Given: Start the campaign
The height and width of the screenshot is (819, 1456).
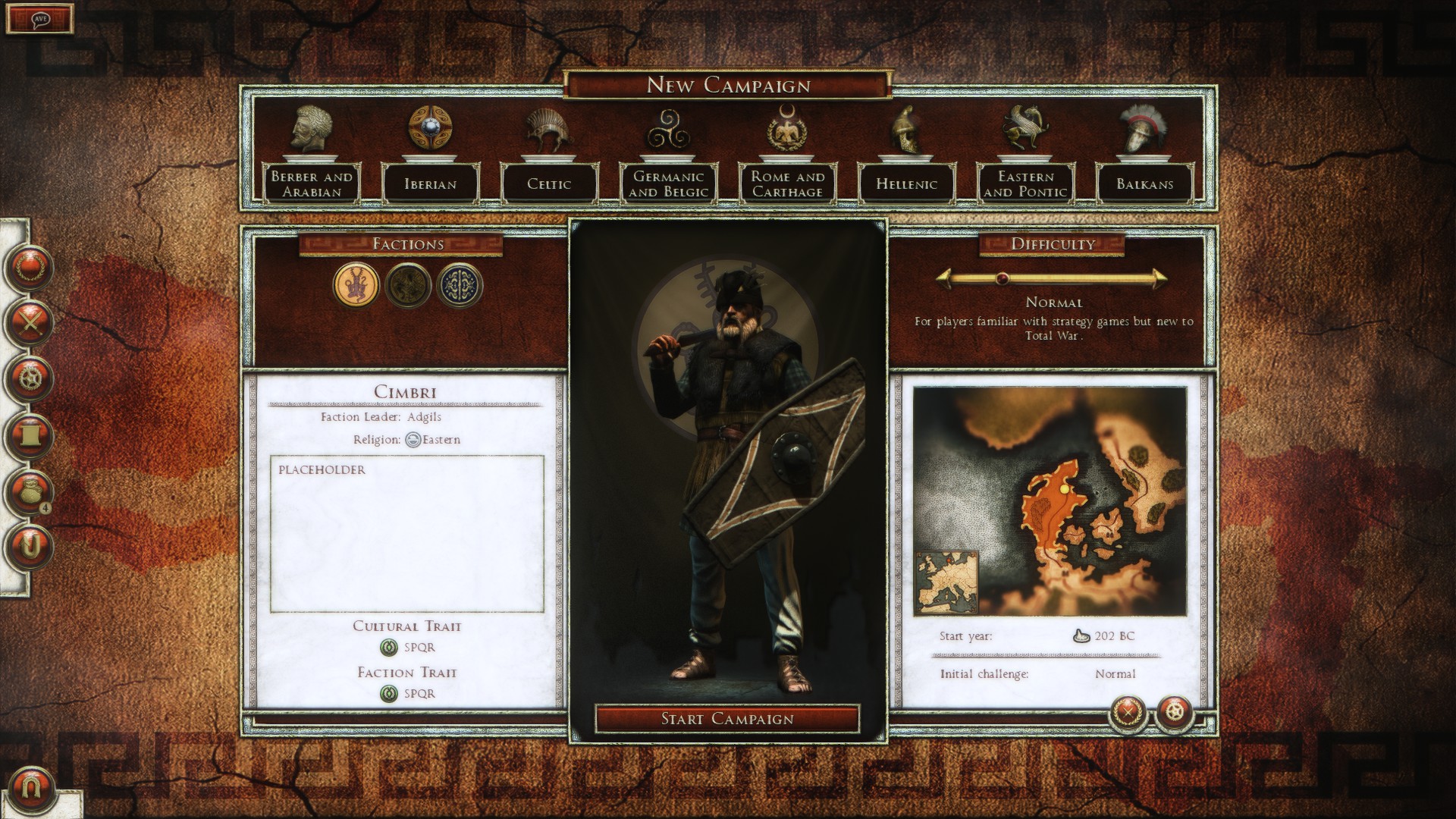Looking at the screenshot, I should (x=727, y=719).
